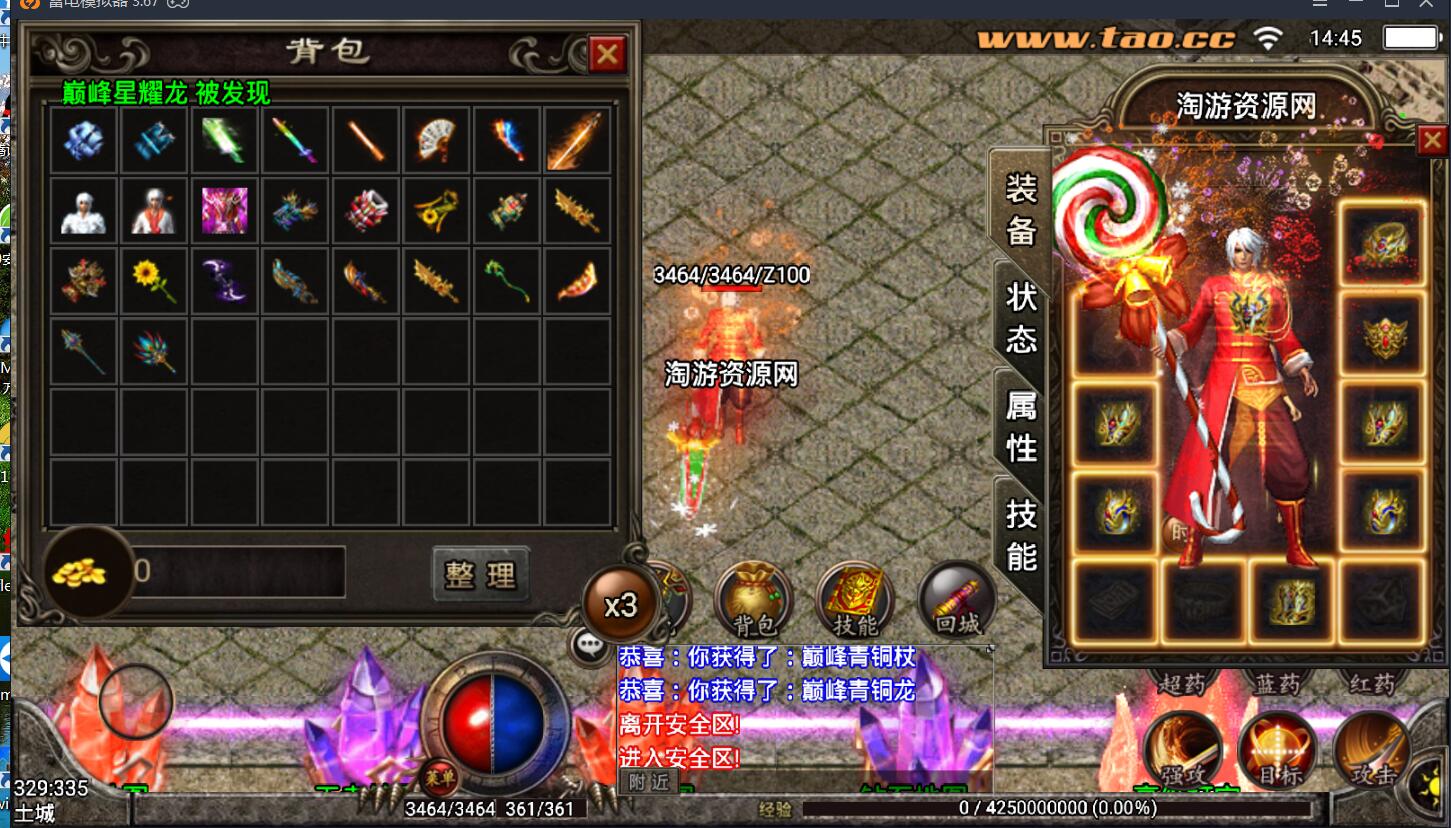Select the folding fan item in backpack
Screen dimensions: 1451x828
click(436, 141)
